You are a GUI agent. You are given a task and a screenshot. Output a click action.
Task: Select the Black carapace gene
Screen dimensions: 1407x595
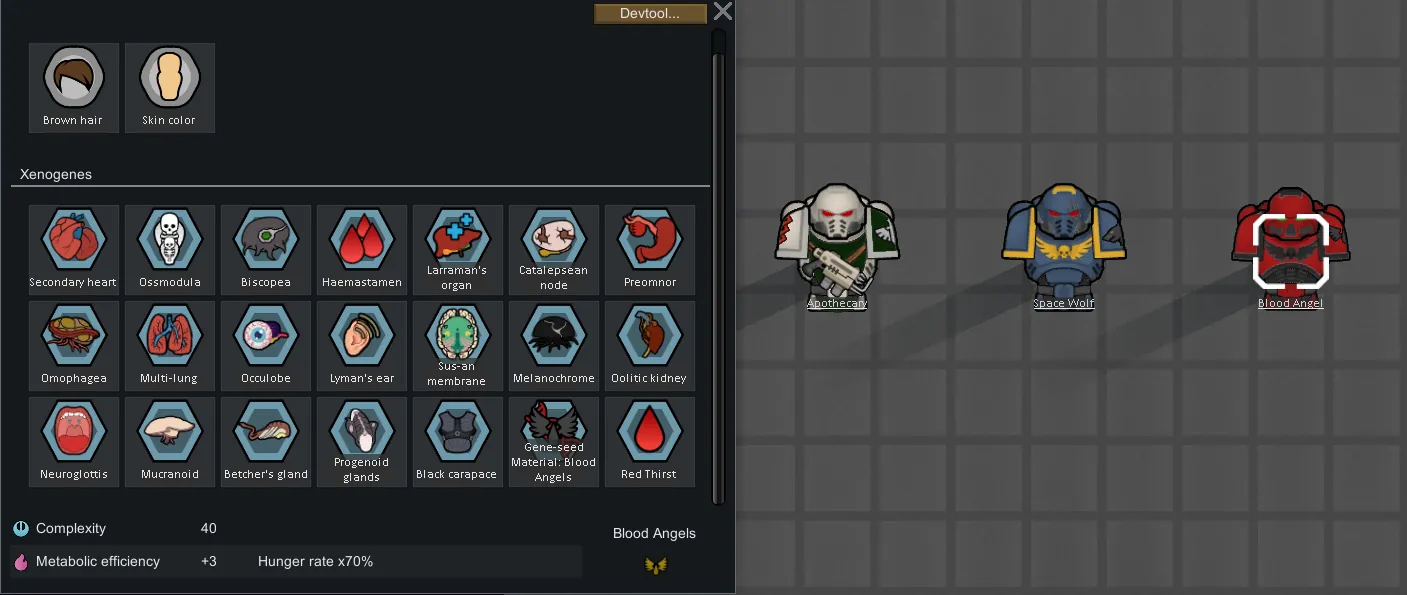(x=457, y=441)
